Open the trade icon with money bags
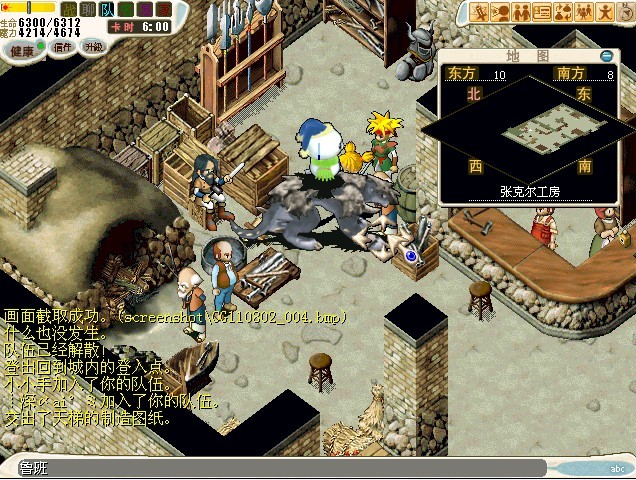 (x=564, y=12)
